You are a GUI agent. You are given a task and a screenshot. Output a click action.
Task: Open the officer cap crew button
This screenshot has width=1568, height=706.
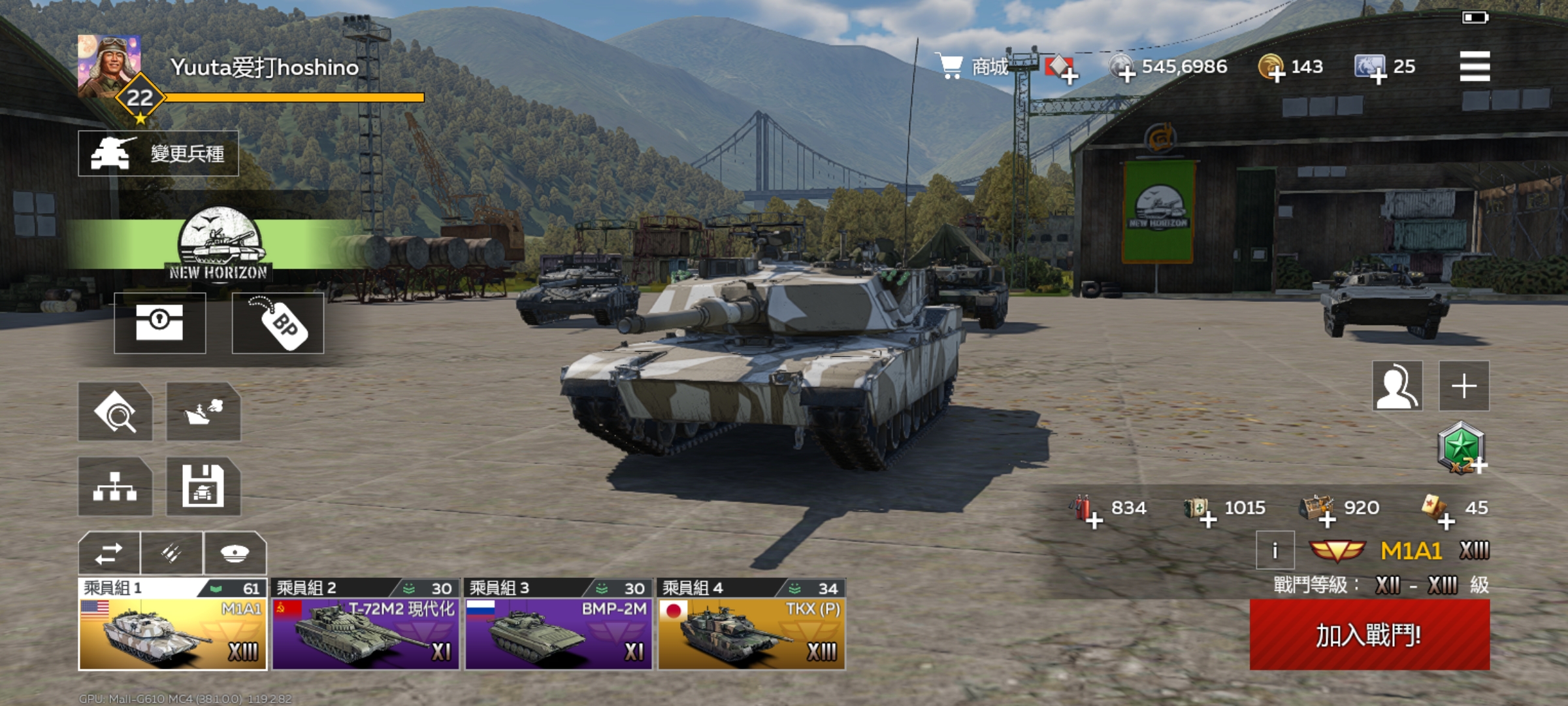(235, 554)
